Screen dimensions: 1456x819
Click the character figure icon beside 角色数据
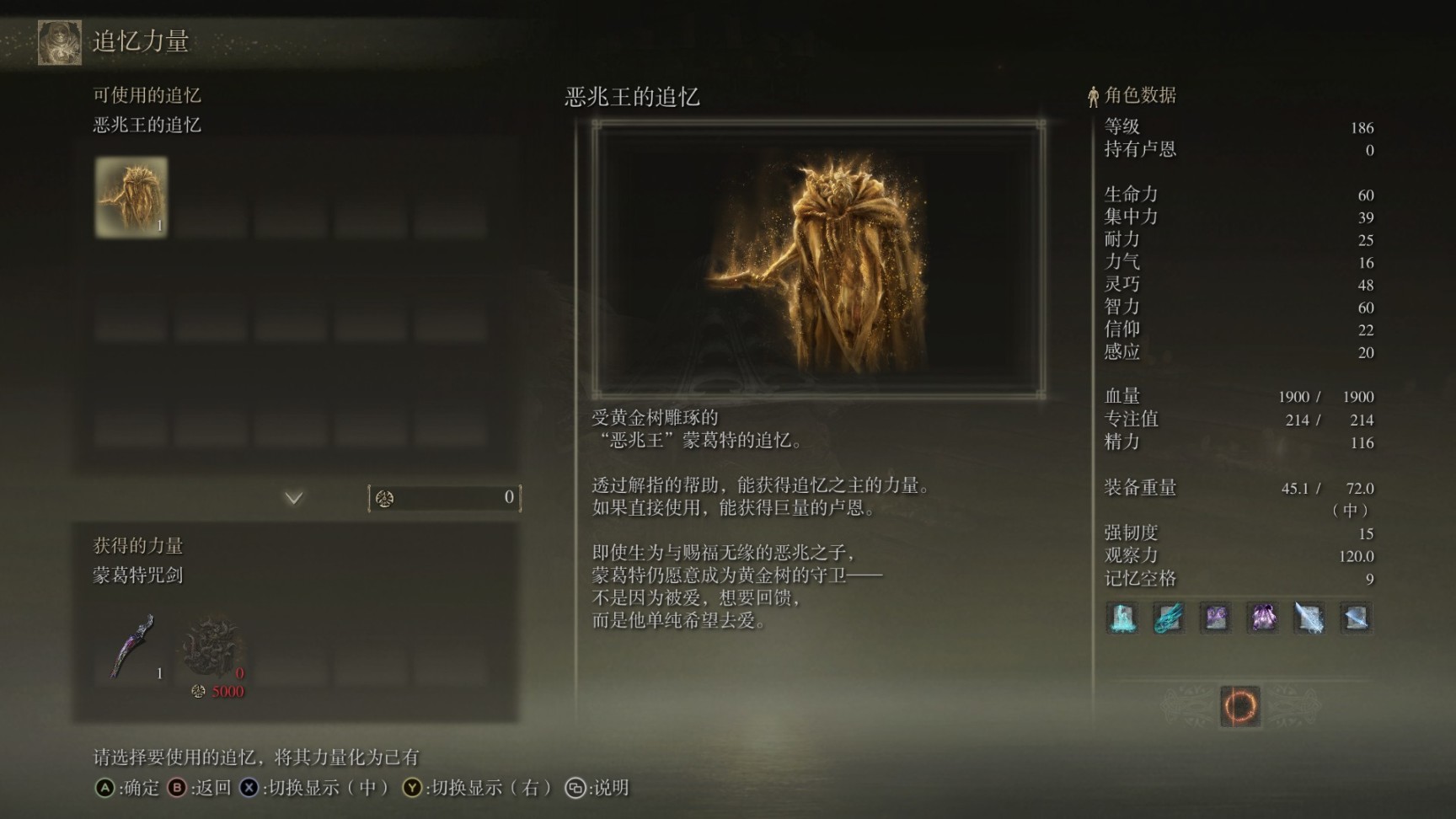pyautogui.click(x=1092, y=95)
